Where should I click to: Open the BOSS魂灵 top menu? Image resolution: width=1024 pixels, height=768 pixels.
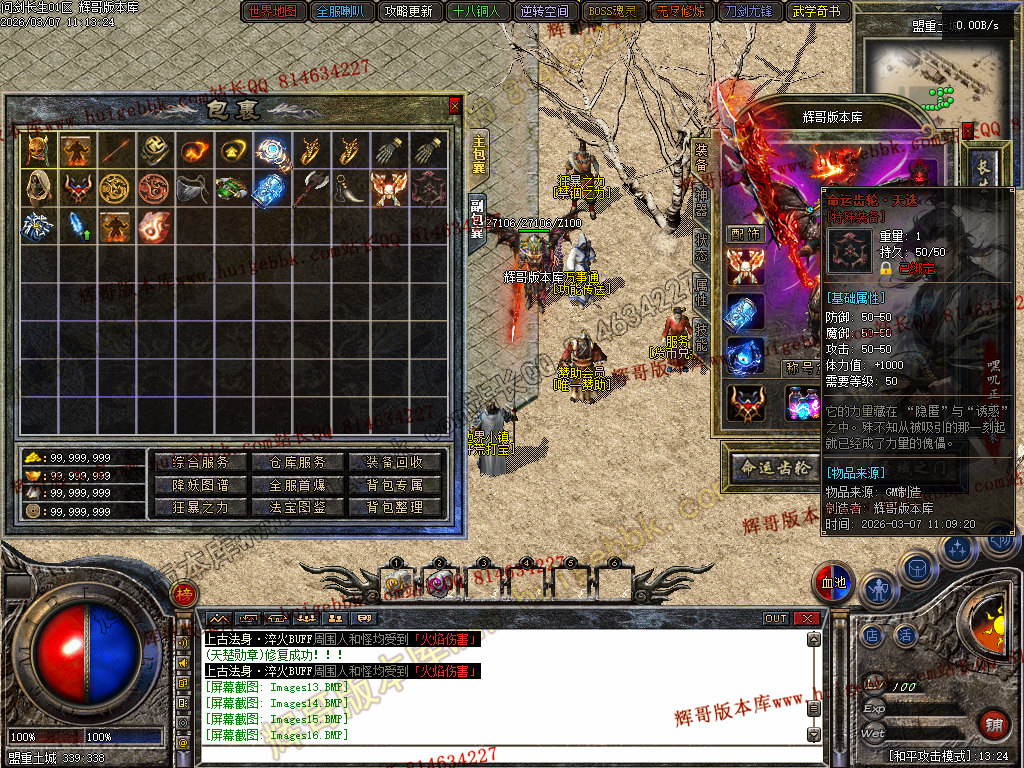[x=612, y=12]
